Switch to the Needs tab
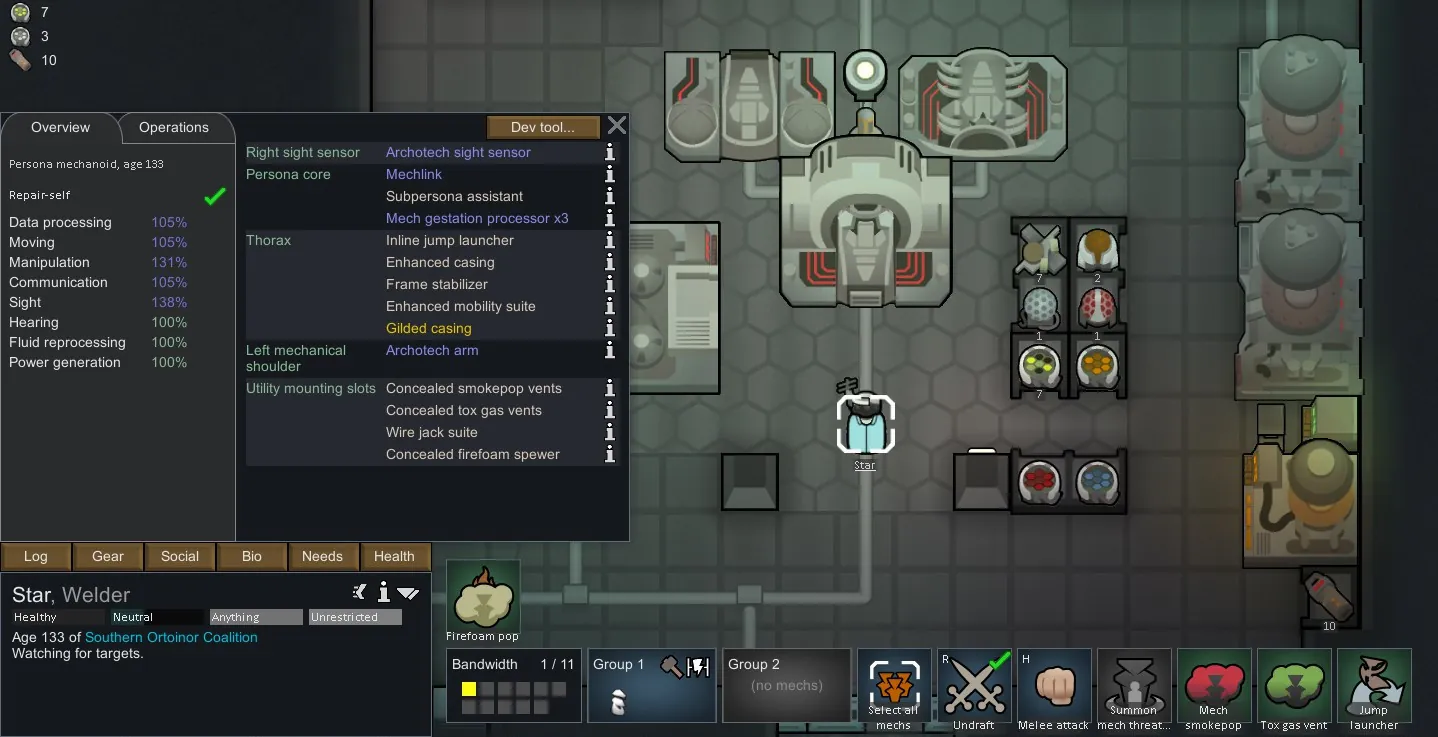Viewport: 1438px width, 737px height. 322,557
